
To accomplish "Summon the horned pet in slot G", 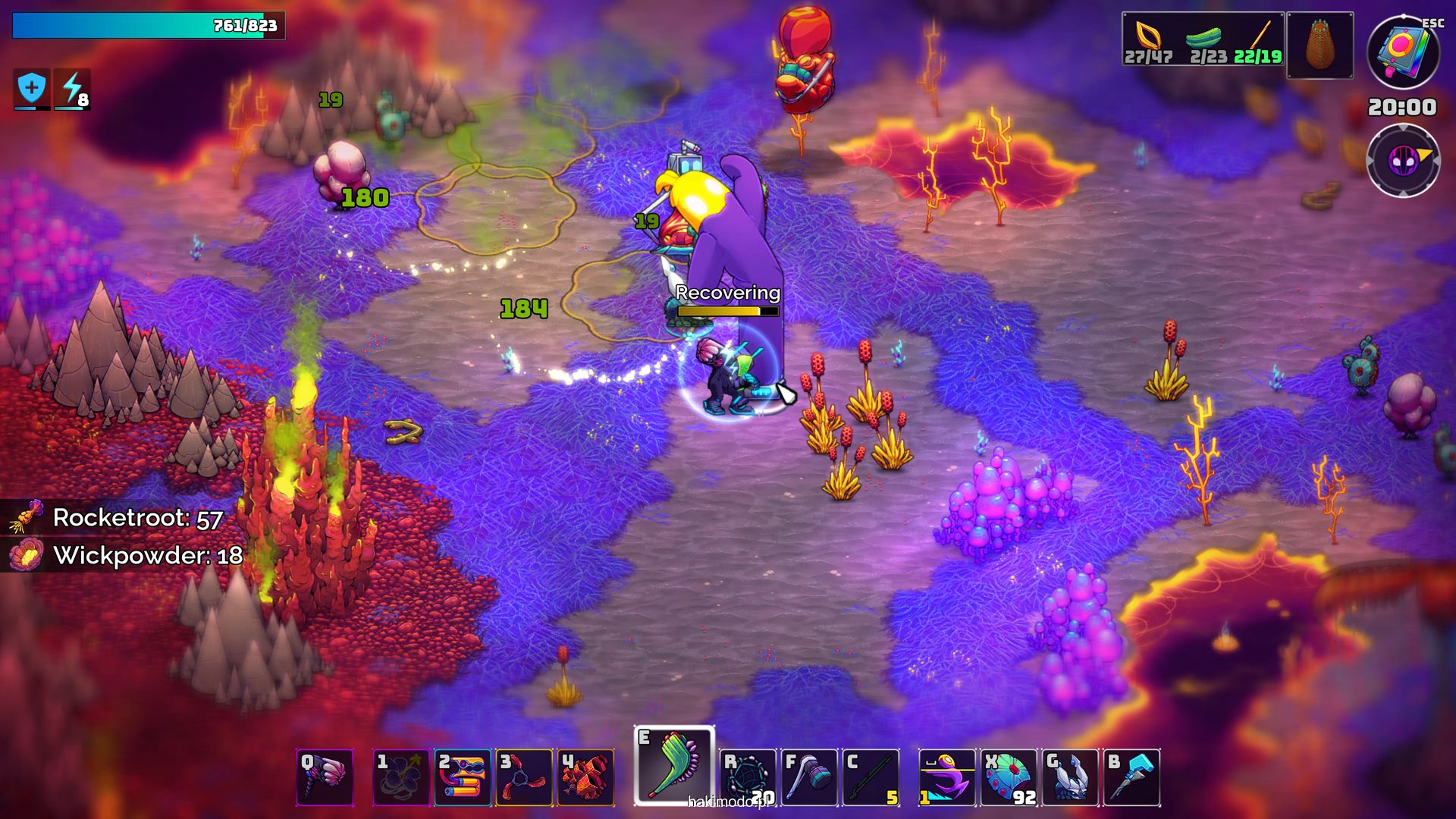I will 1070,777.
